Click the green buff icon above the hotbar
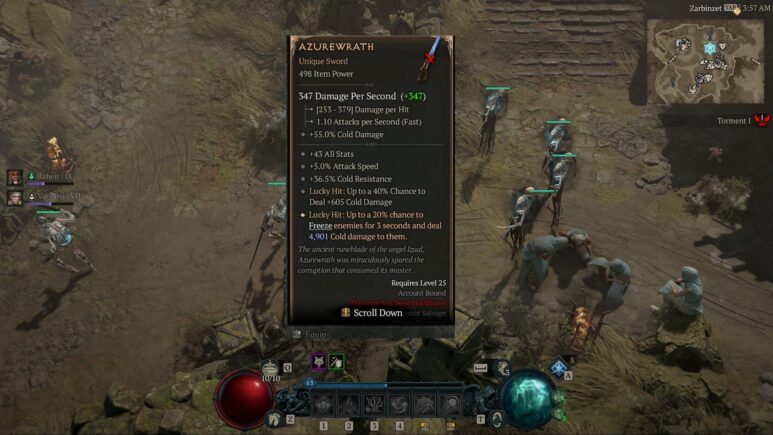Viewport: 773px width, 435px height. point(337,362)
